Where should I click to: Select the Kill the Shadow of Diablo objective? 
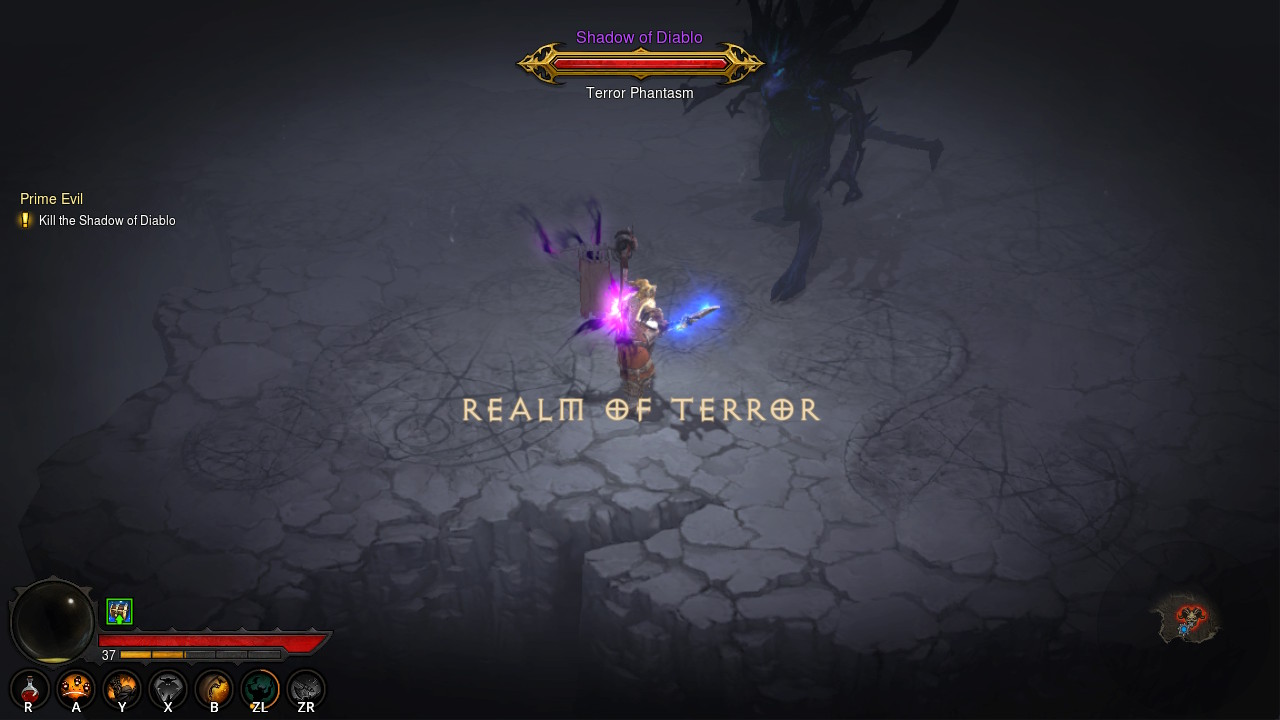(x=106, y=221)
